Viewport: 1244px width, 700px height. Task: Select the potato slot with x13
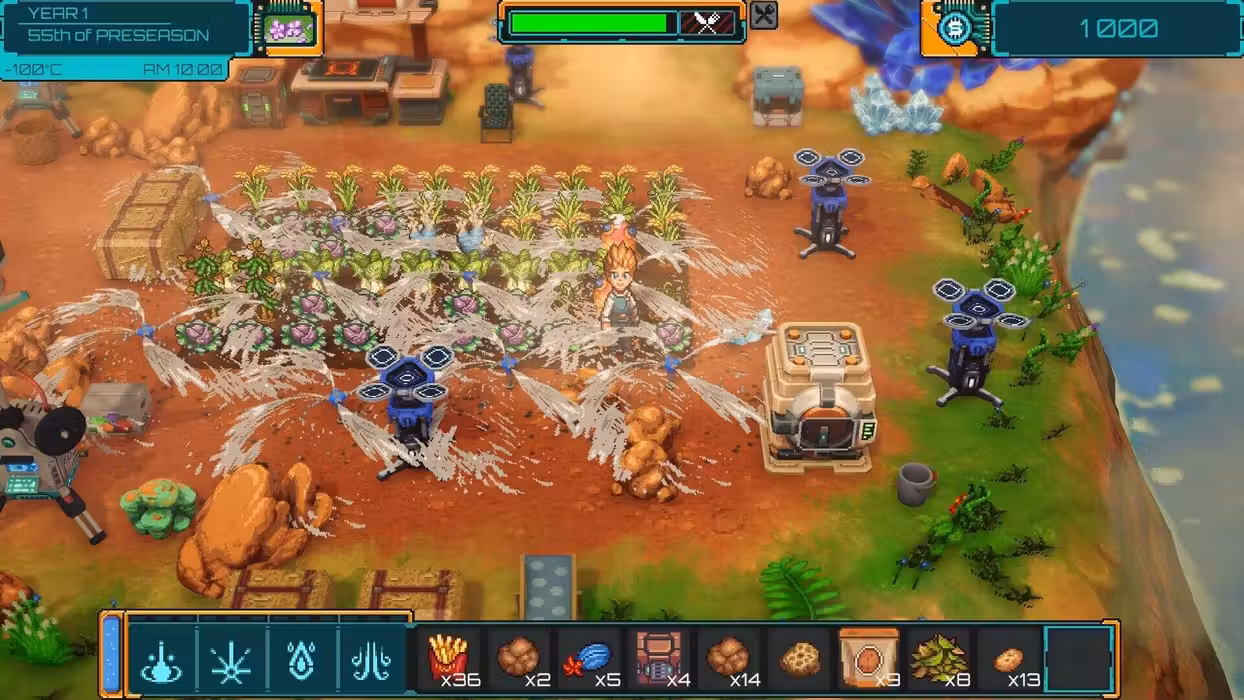point(1008,659)
